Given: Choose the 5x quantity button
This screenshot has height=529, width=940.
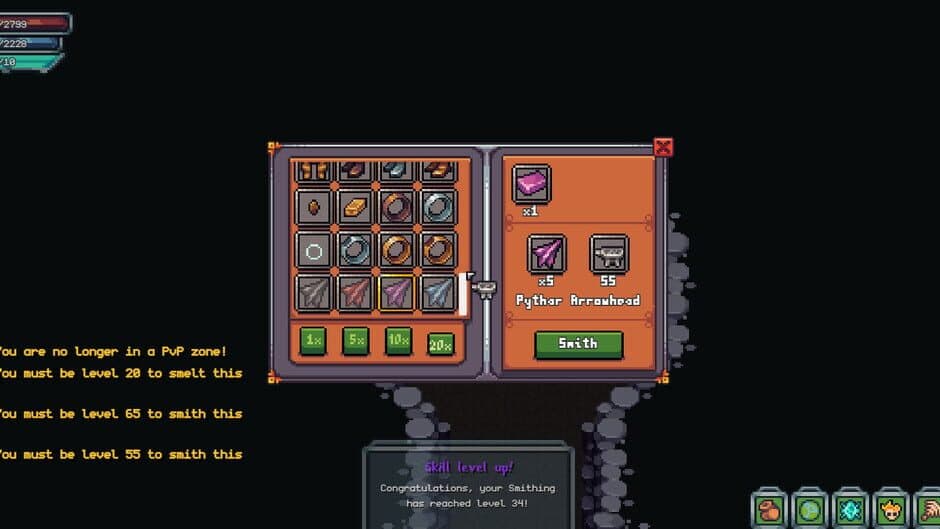Looking at the screenshot, I should click(356, 341).
